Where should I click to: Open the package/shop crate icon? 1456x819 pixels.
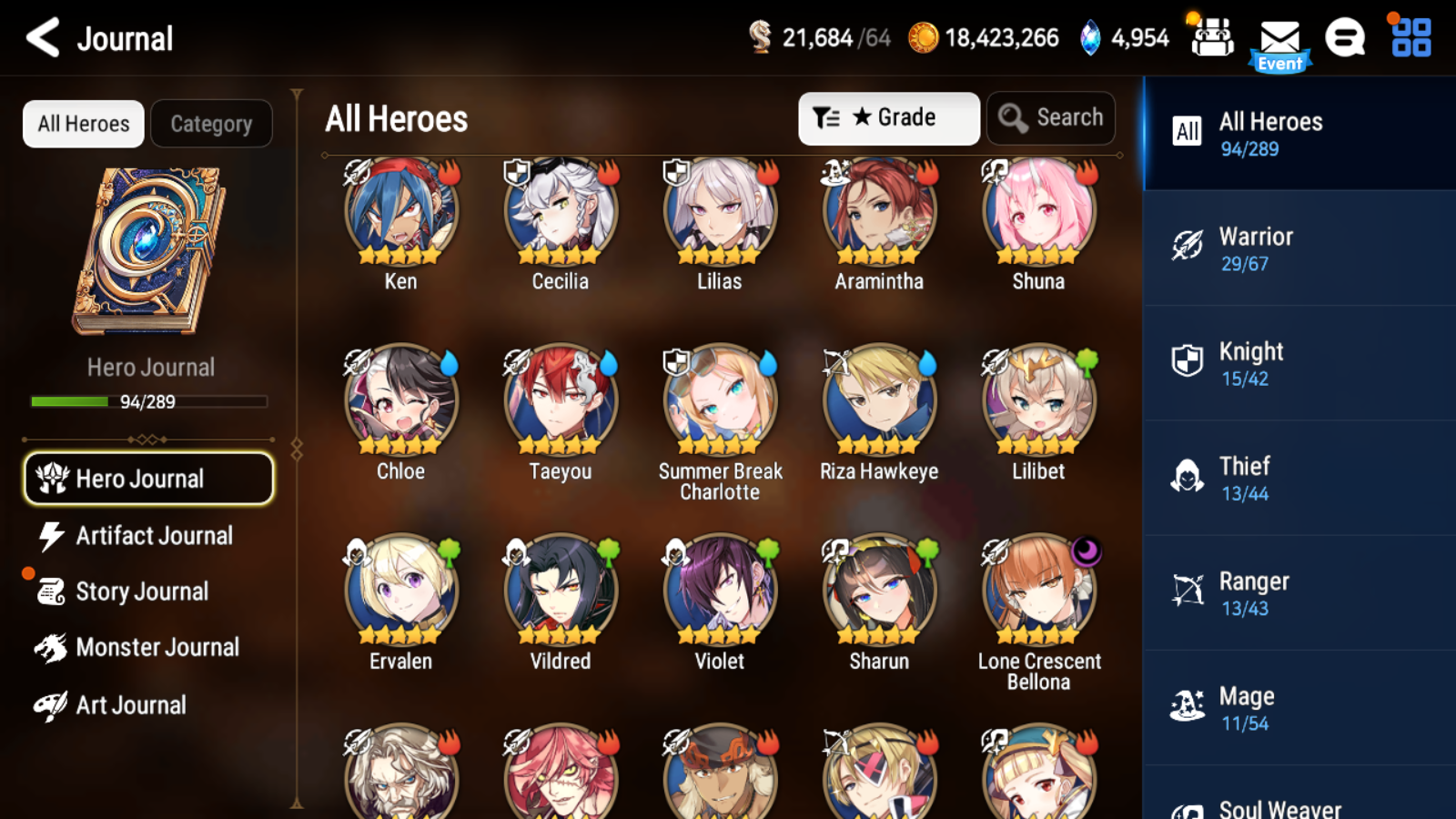[1212, 39]
